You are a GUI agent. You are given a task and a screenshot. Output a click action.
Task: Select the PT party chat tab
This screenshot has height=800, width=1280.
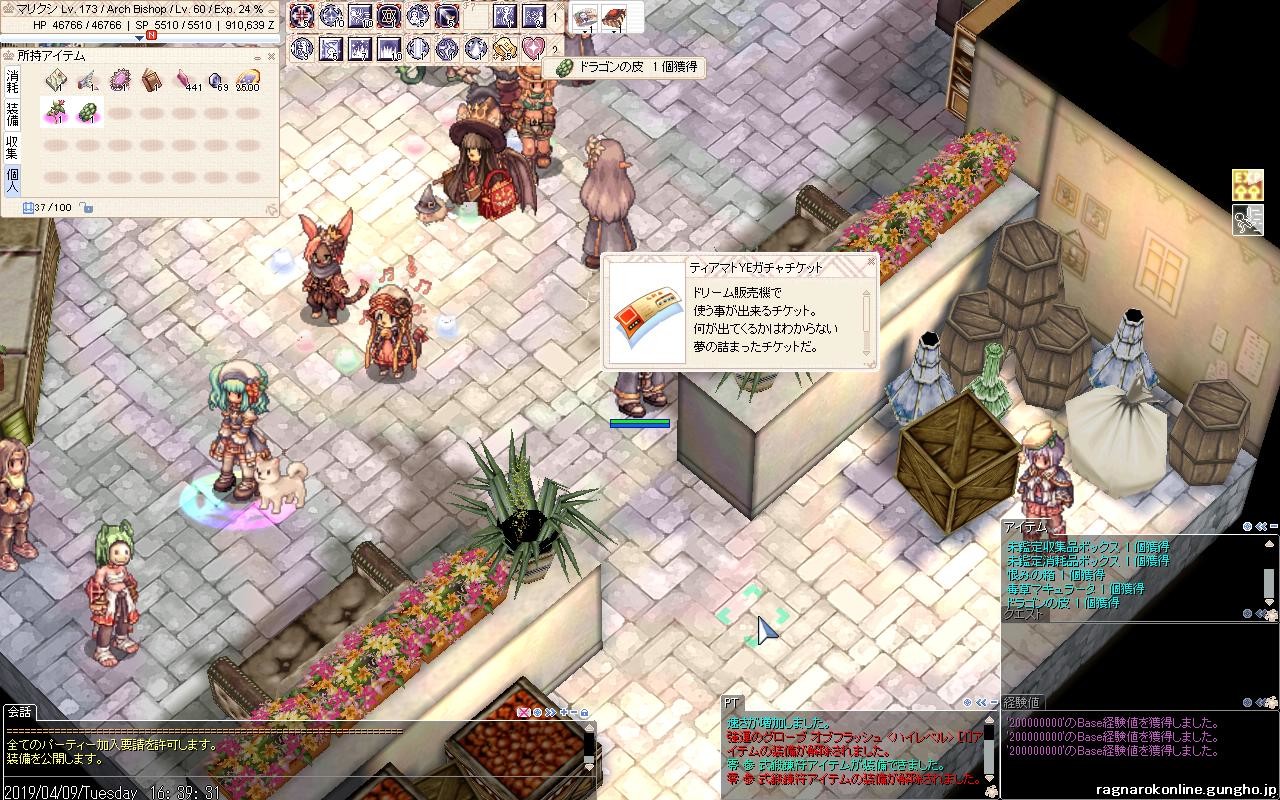click(x=731, y=703)
